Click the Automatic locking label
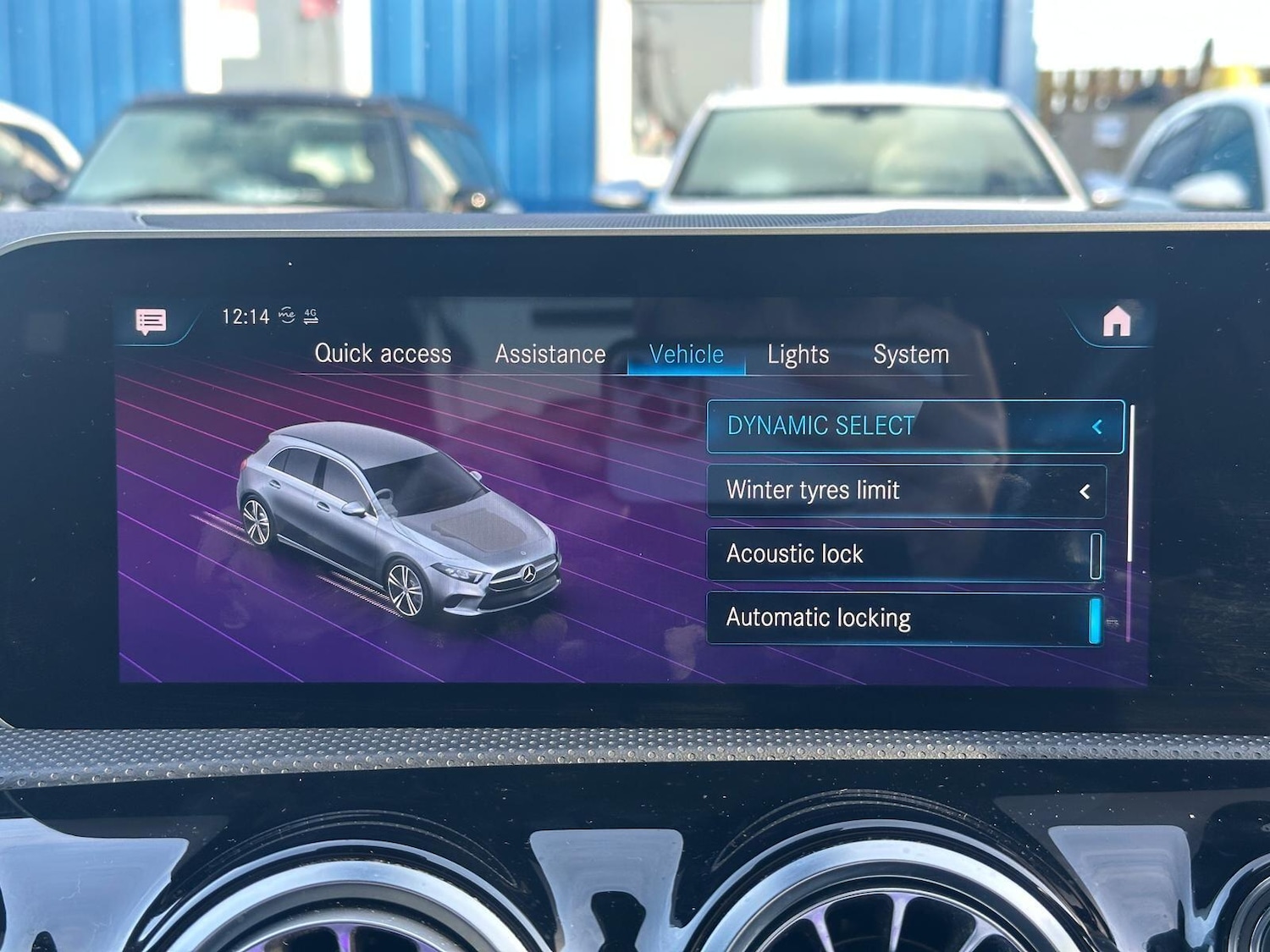1270x952 pixels. click(x=818, y=619)
